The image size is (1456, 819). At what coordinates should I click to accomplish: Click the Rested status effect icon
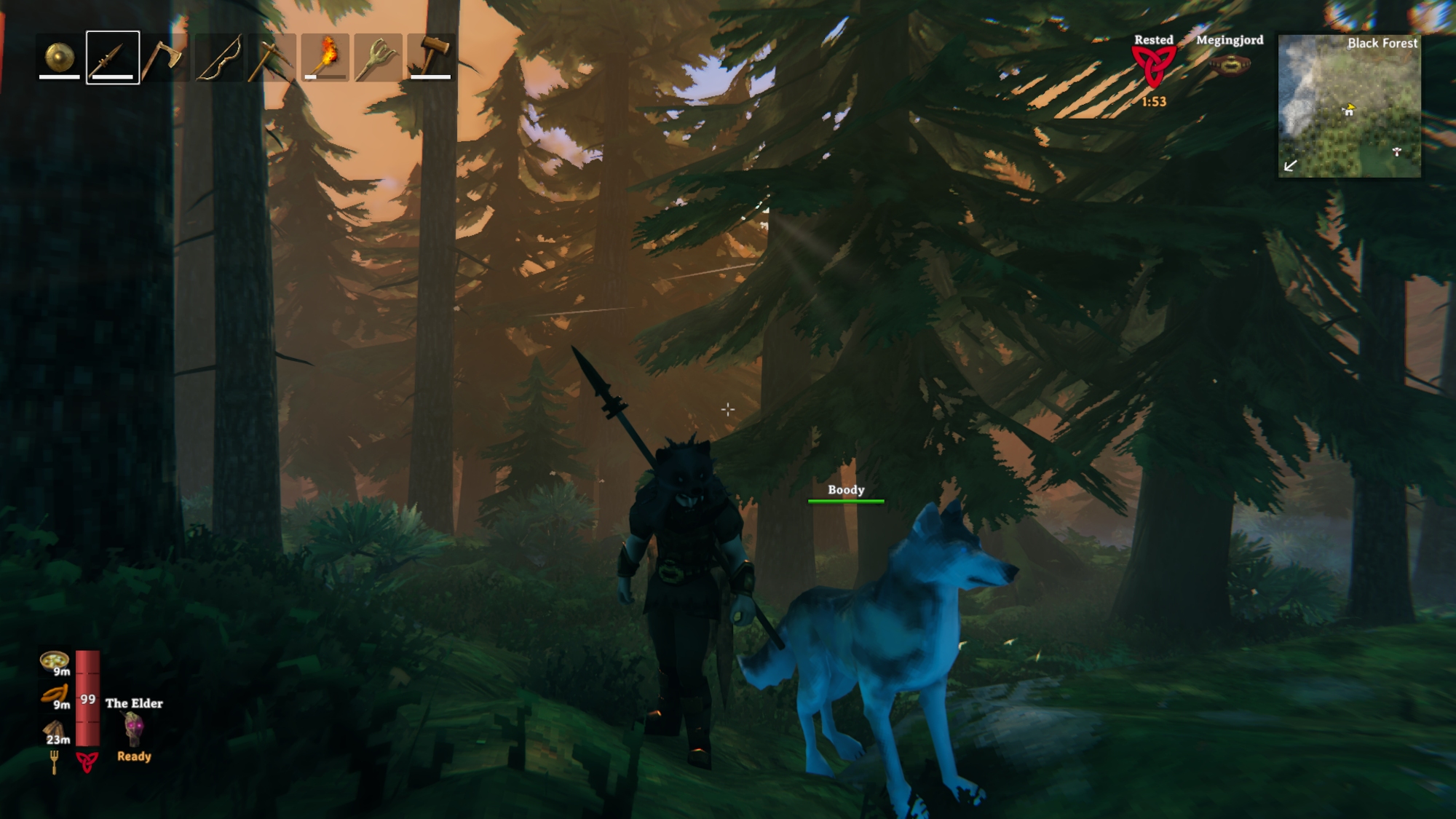(x=1153, y=67)
